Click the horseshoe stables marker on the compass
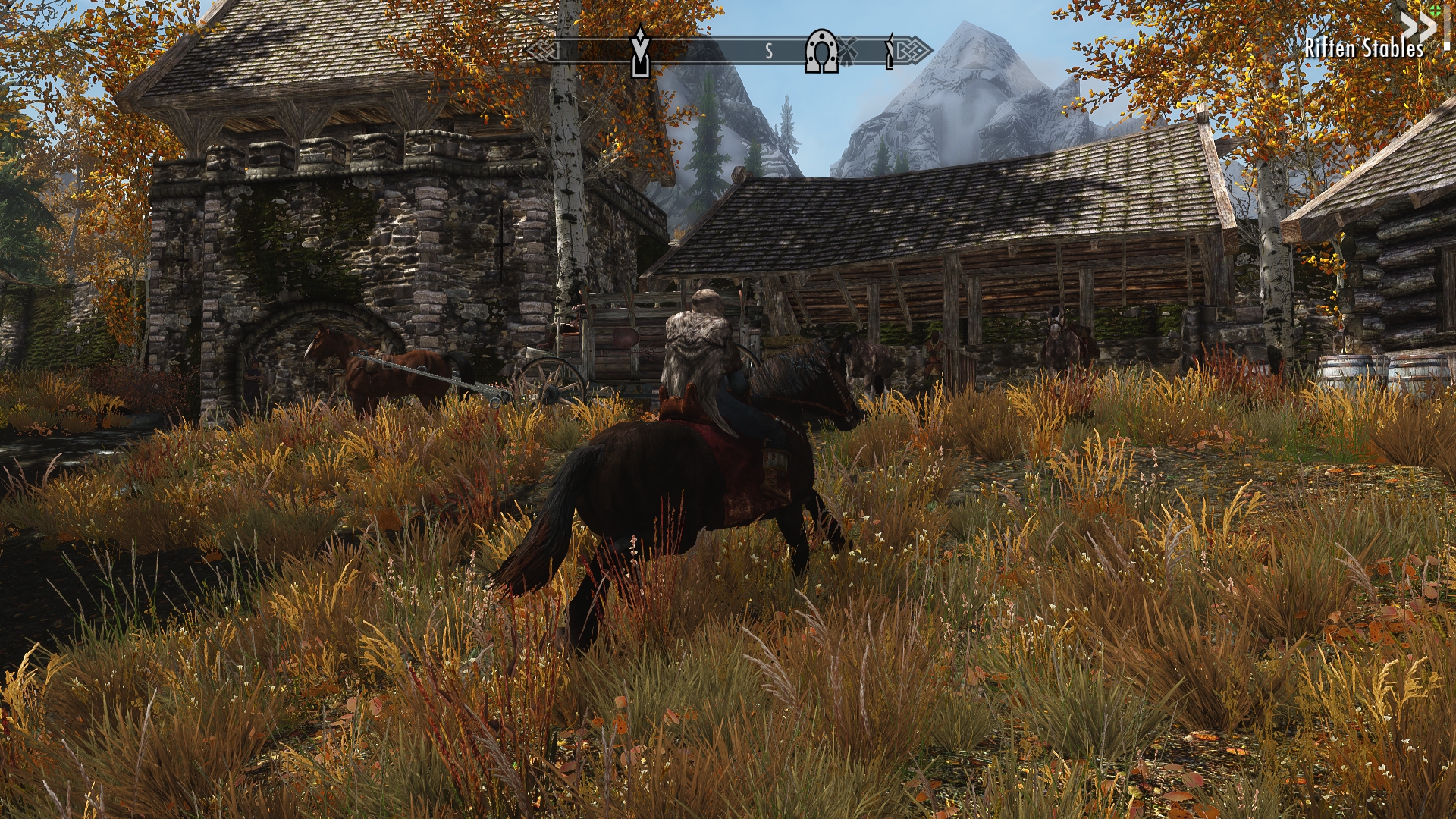Image resolution: width=1456 pixels, height=819 pixels. (x=821, y=51)
